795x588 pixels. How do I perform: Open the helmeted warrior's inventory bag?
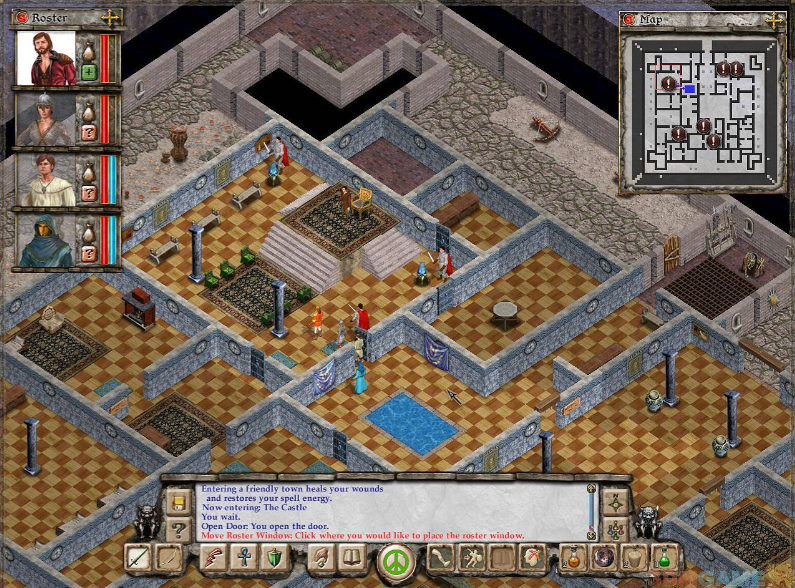[88, 109]
